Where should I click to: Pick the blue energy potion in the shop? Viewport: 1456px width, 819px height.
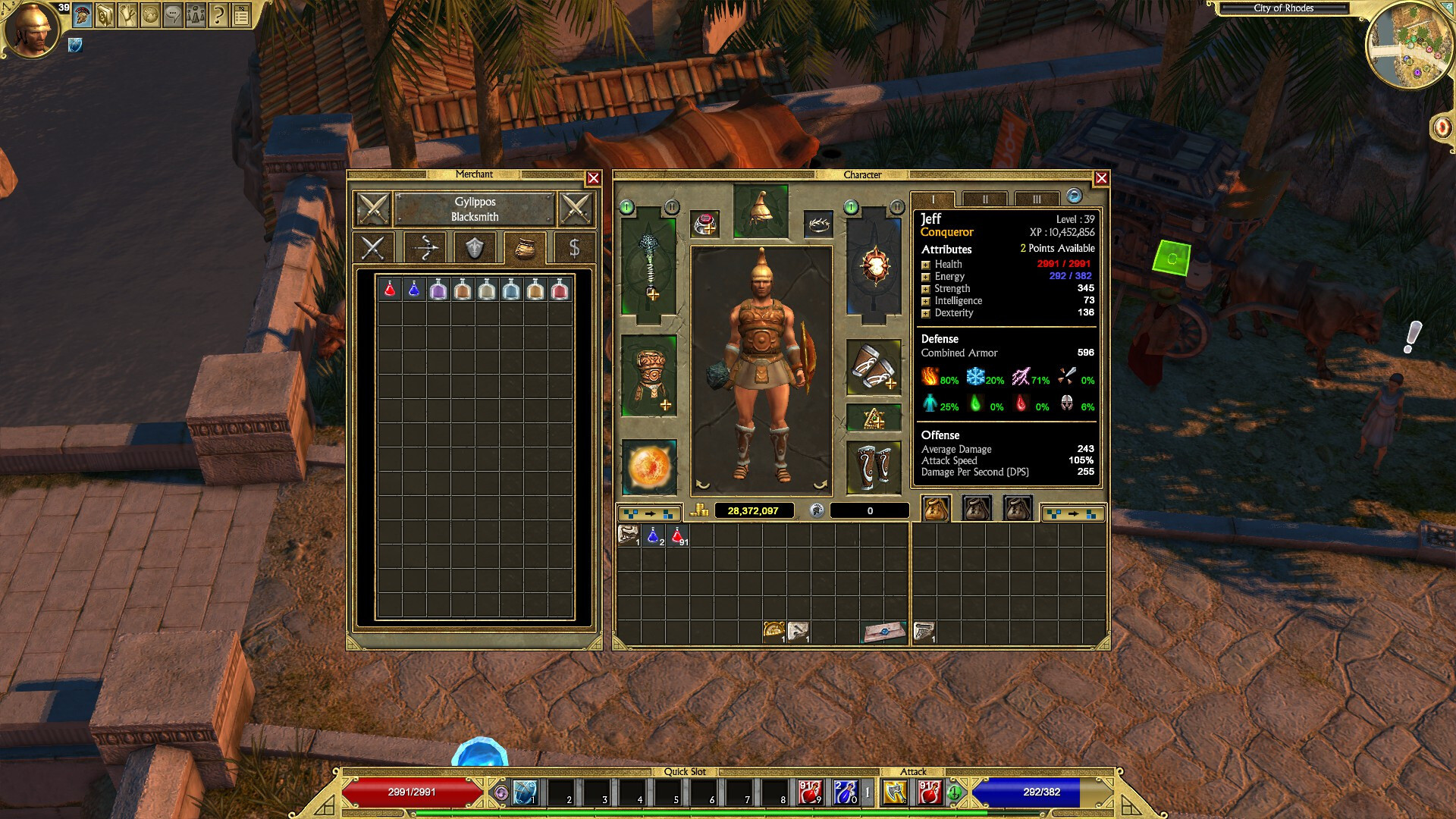(x=414, y=289)
